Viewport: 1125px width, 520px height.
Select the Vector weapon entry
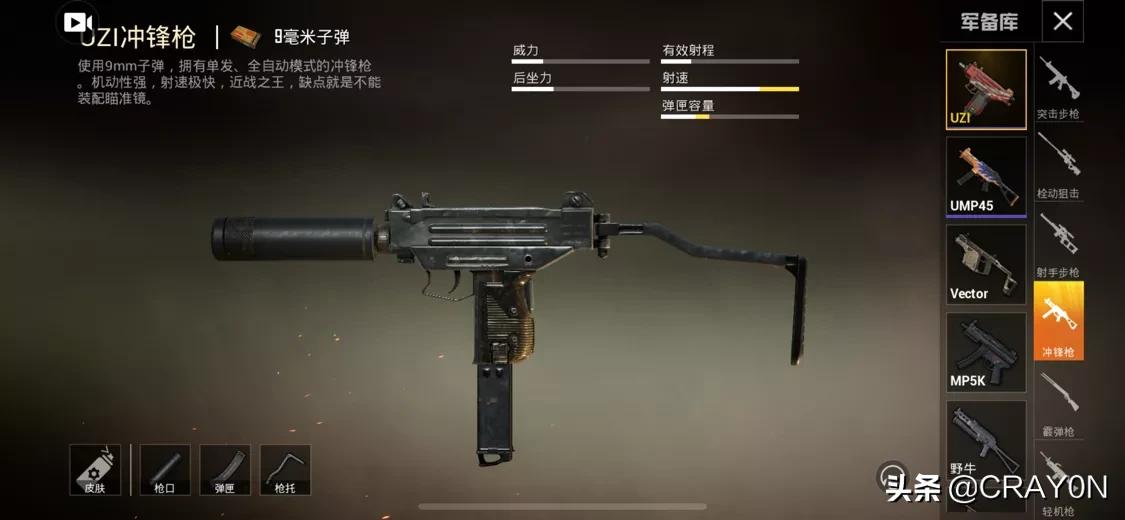(985, 264)
